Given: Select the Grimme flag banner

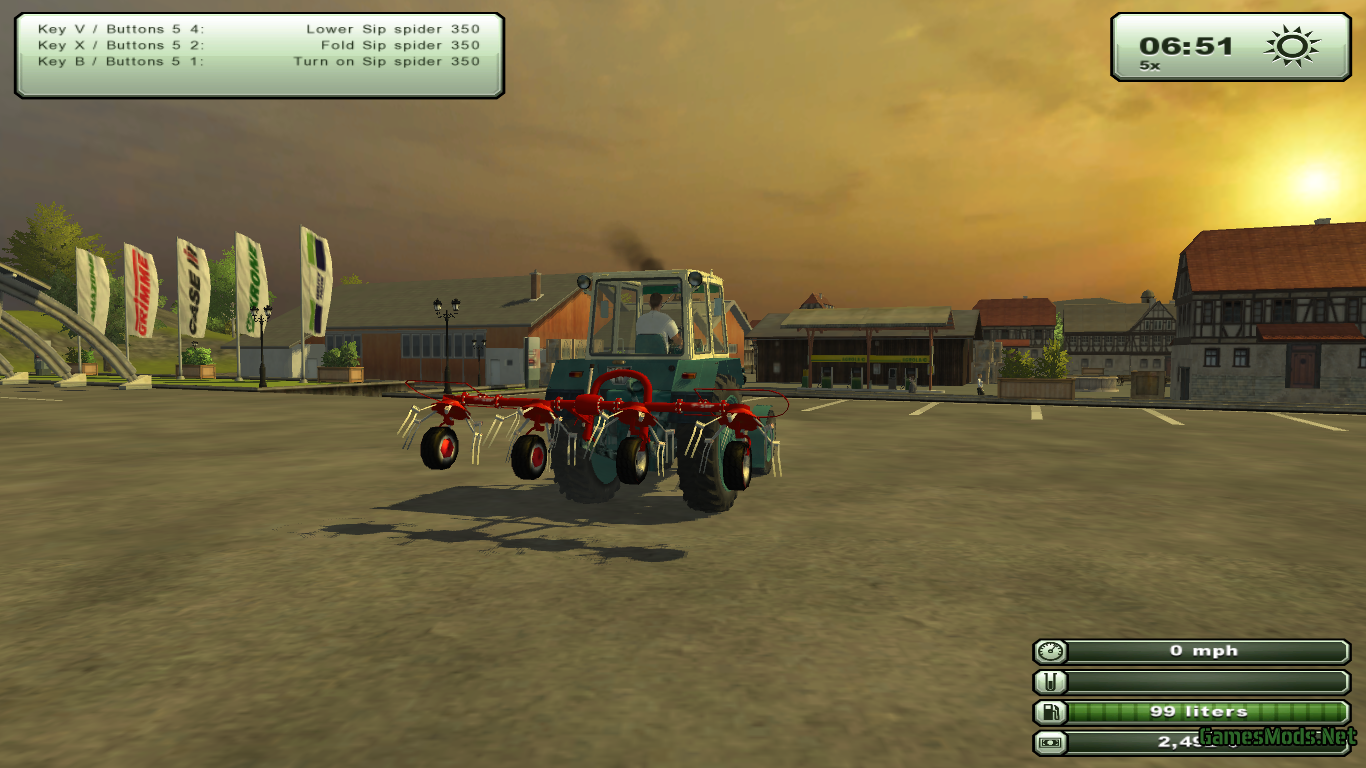Looking at the screenshot, I should [140, 290].
